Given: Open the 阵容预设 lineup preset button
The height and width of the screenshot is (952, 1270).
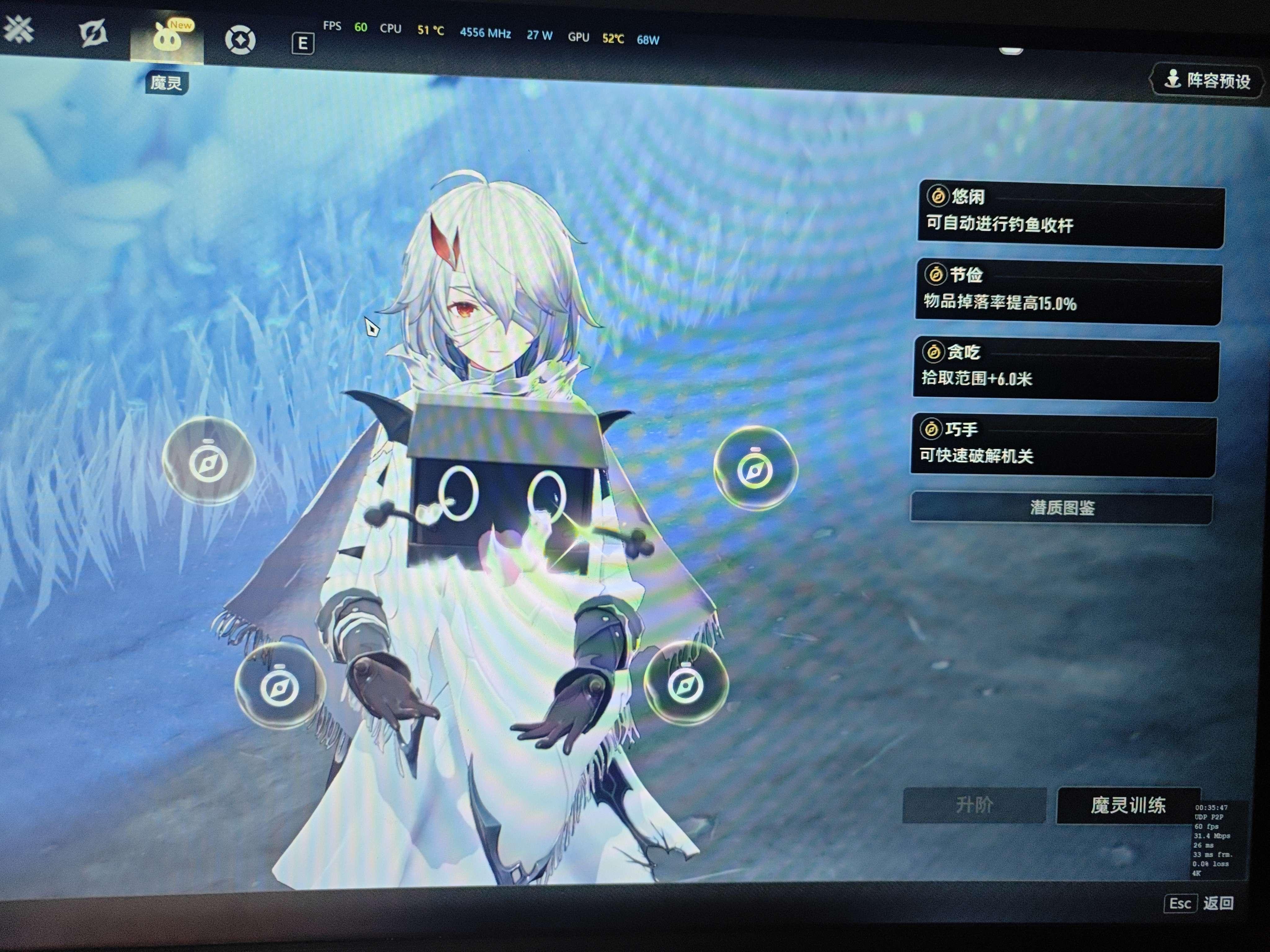Looking at the screenshot, I should (x=1207, y=80).
